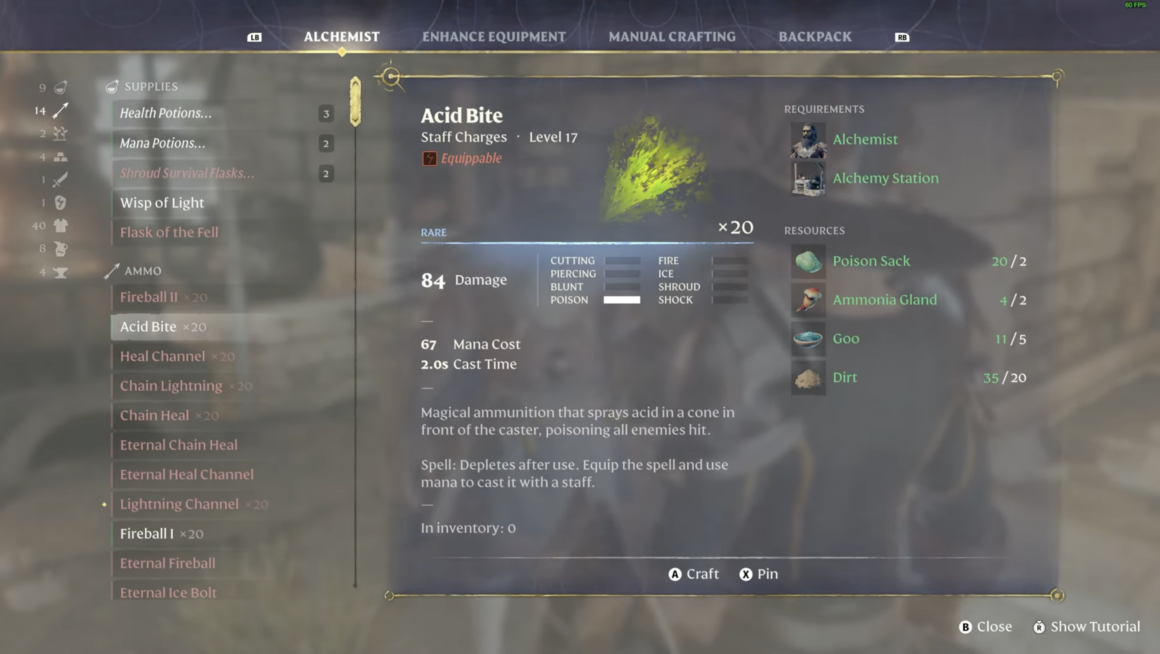Choose the Heal Channel recipe
This screenshot has height=654, width=1160.
163,356
